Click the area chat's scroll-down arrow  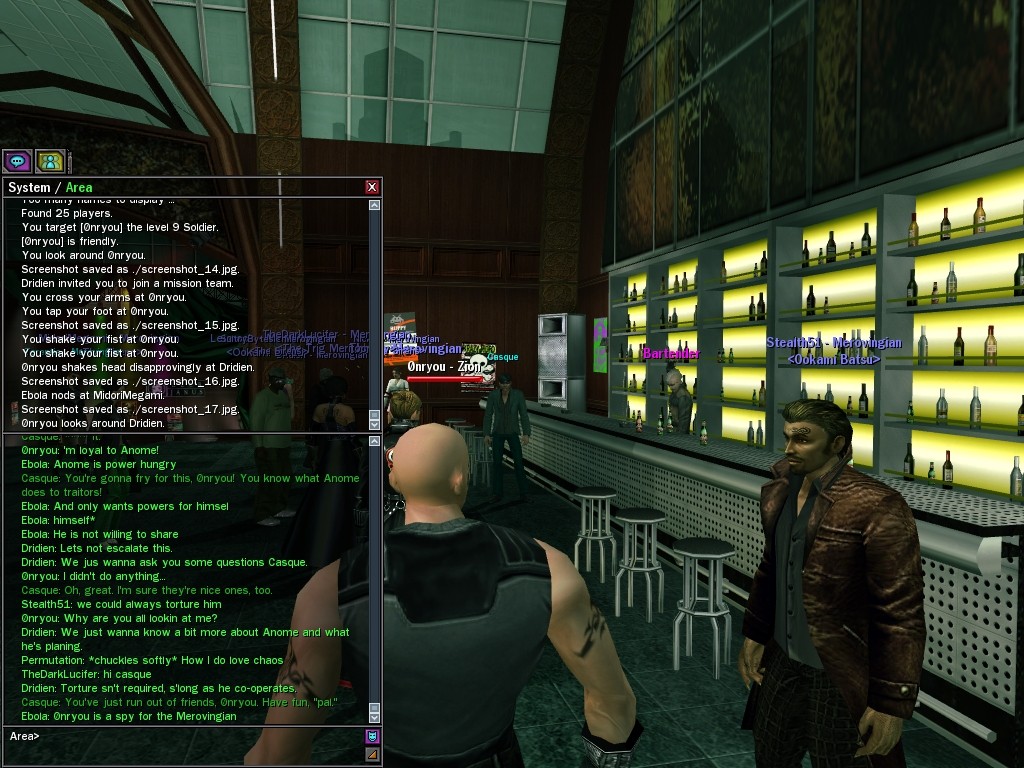tap(375, 717)
